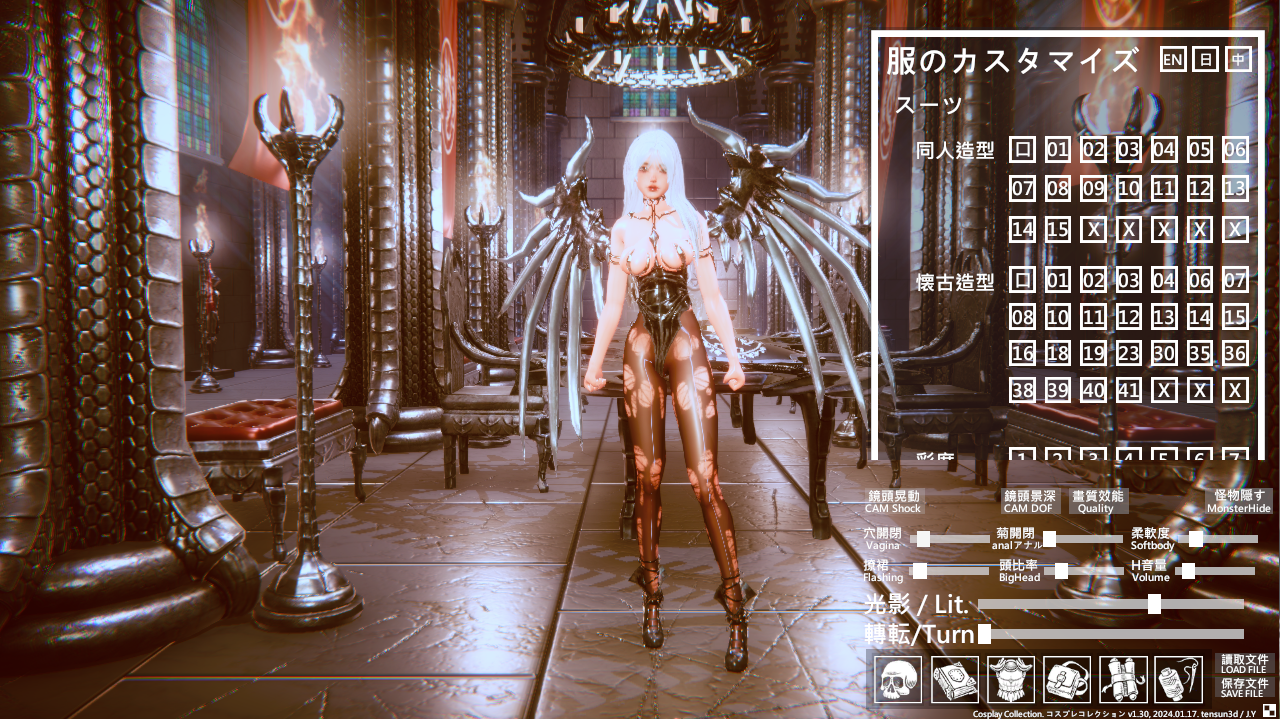Choose outfit 15 in the 同人造型 group

click(x=1058, y=229)
